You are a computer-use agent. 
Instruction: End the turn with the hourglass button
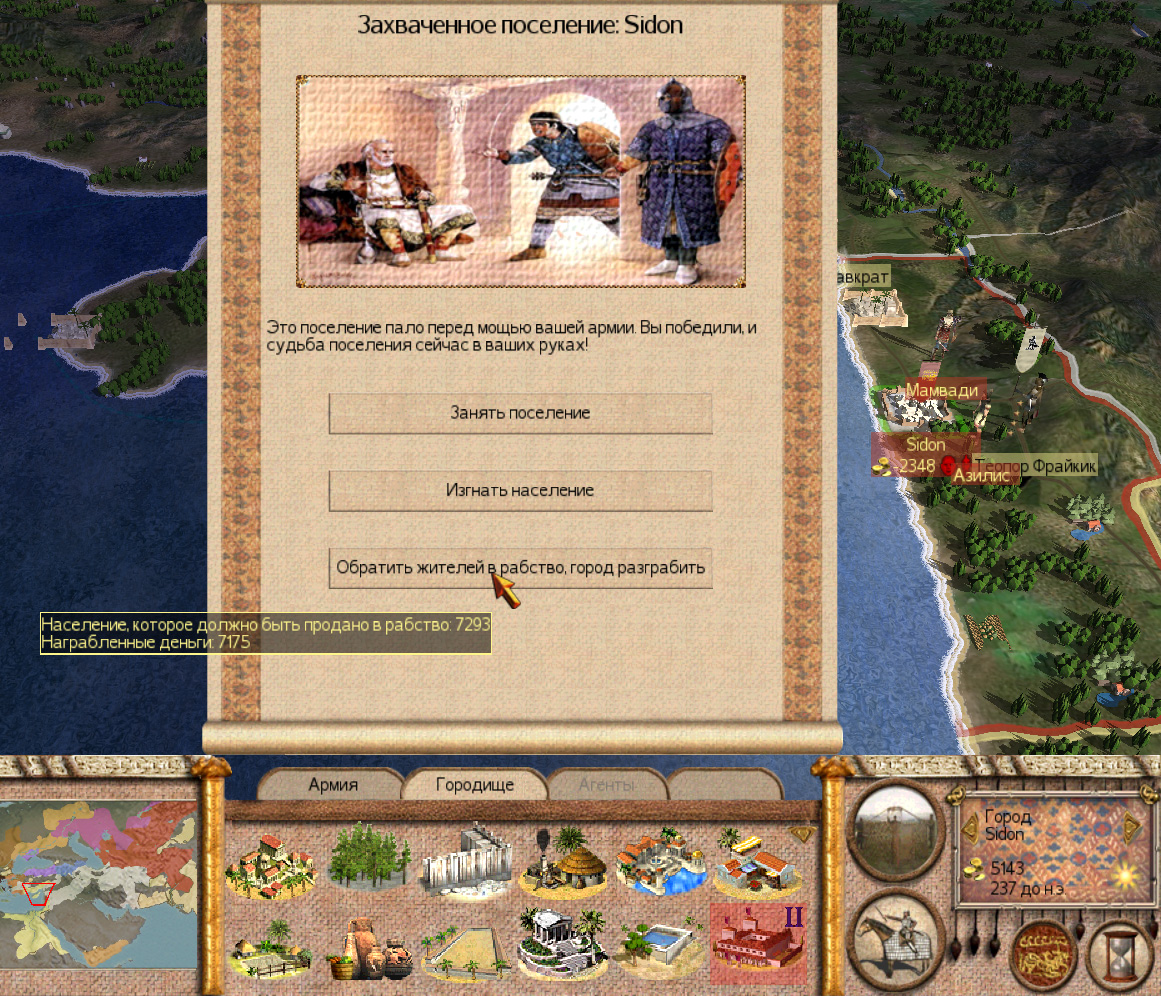click(1118, 954)
